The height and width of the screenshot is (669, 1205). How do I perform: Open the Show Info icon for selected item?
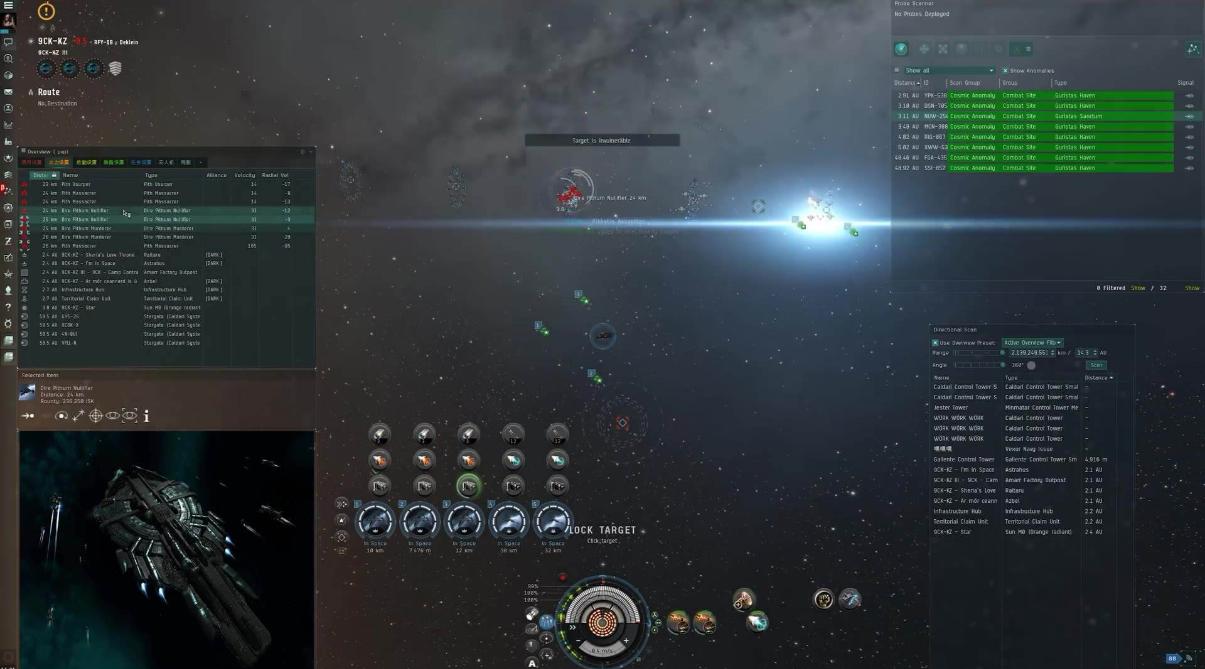click(146, 416)
